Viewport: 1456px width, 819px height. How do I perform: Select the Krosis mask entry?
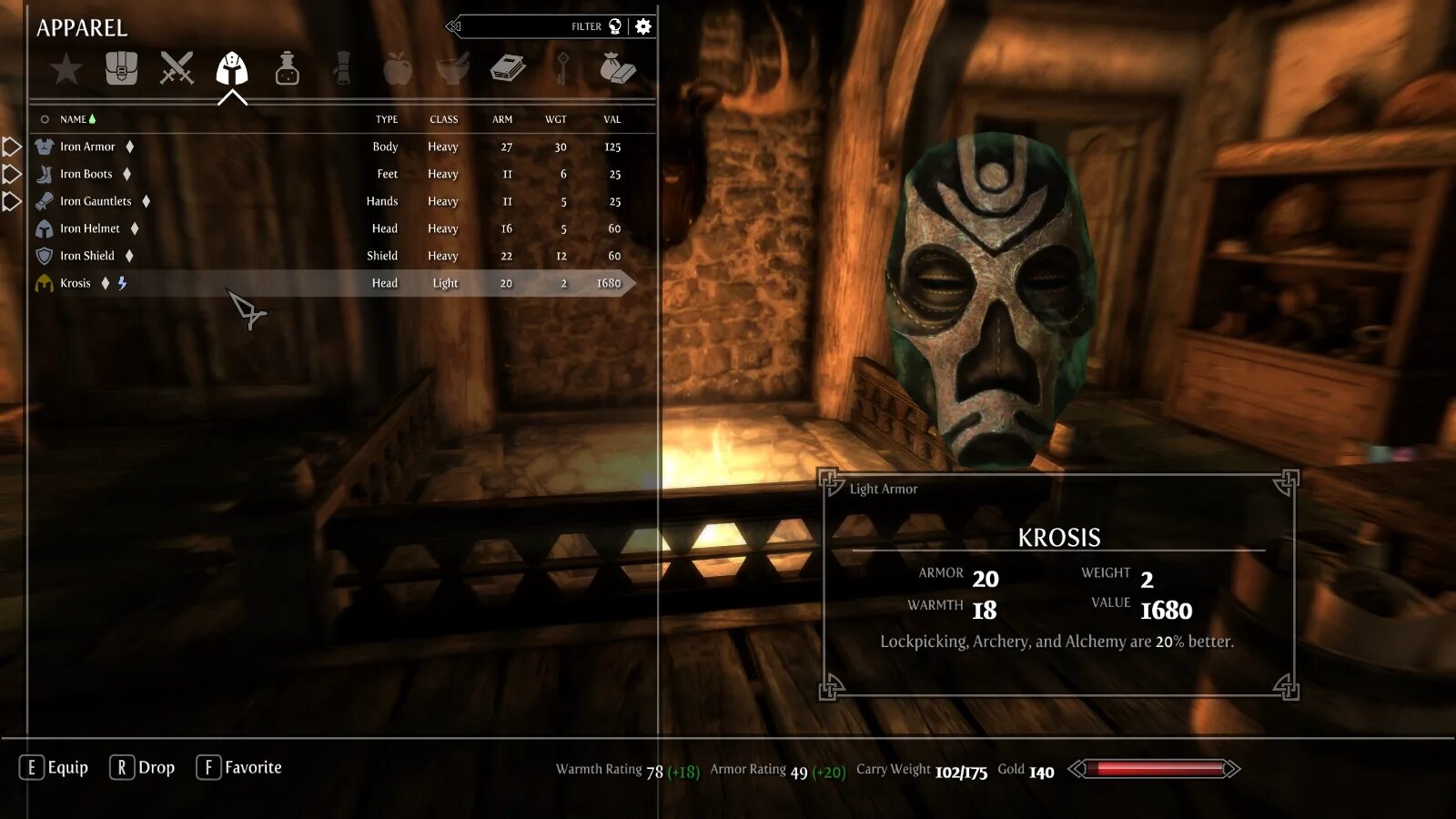click(76, 283)
